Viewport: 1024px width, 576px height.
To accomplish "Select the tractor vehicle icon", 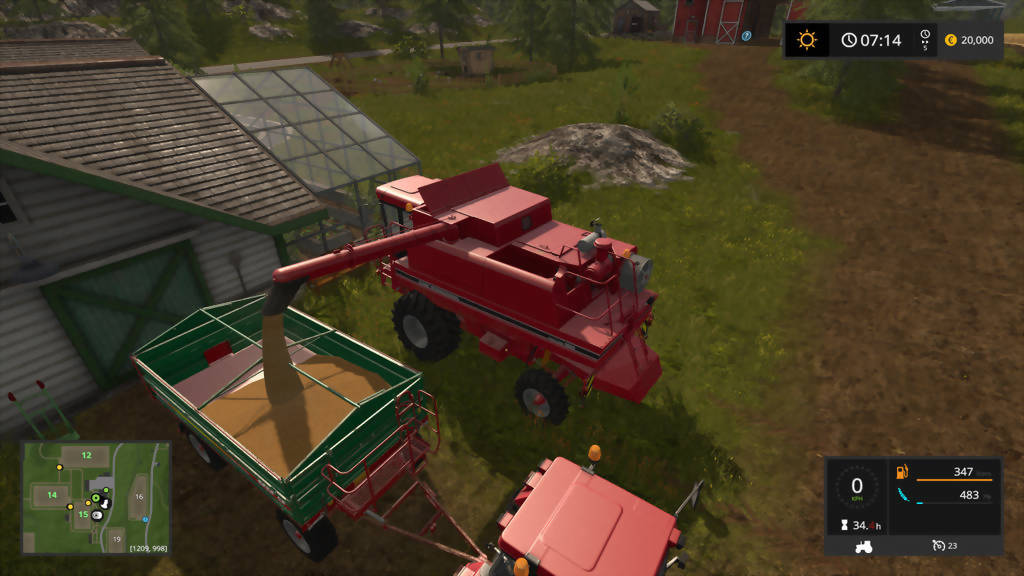I will [x=862, y=546].
